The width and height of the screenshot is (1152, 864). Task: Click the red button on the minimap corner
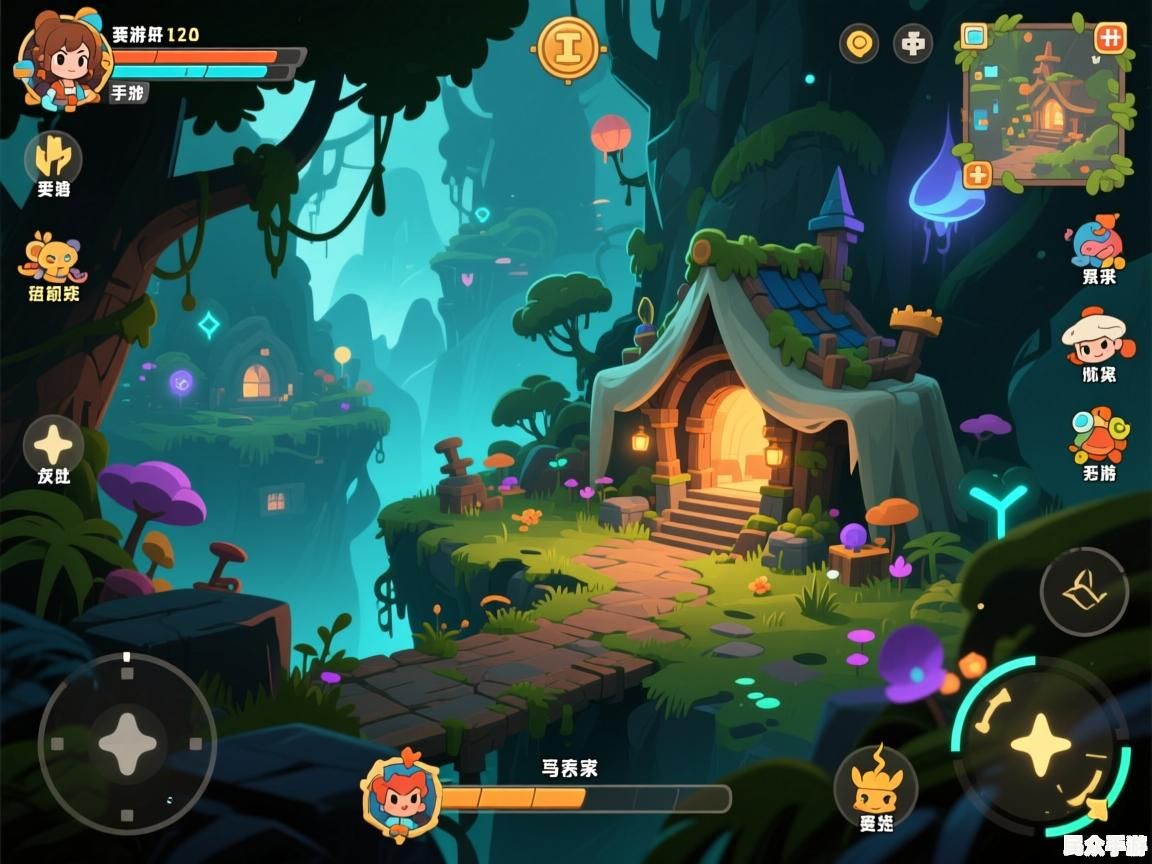1110,38
